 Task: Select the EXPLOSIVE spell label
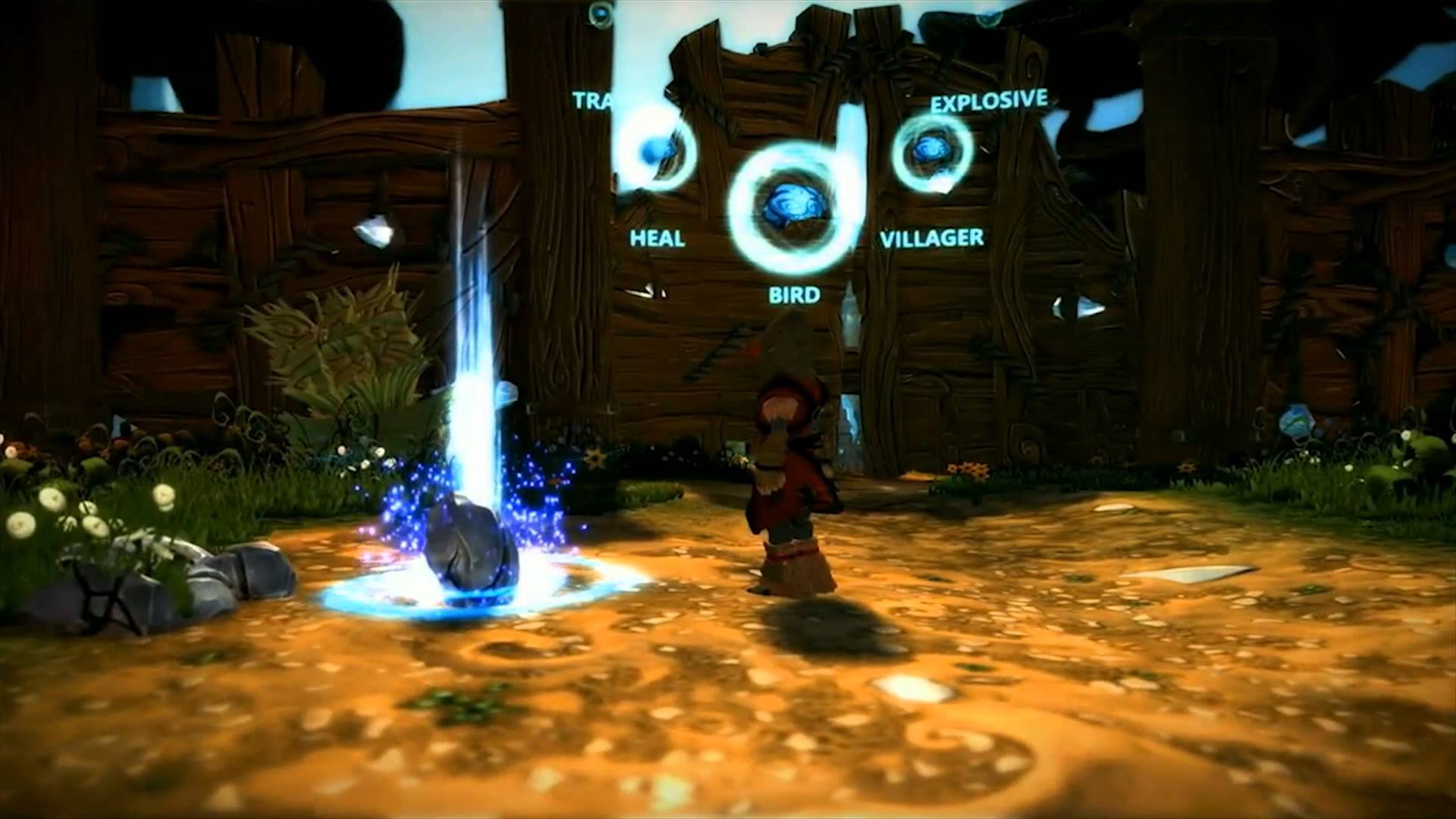click(x=988, y=102)
